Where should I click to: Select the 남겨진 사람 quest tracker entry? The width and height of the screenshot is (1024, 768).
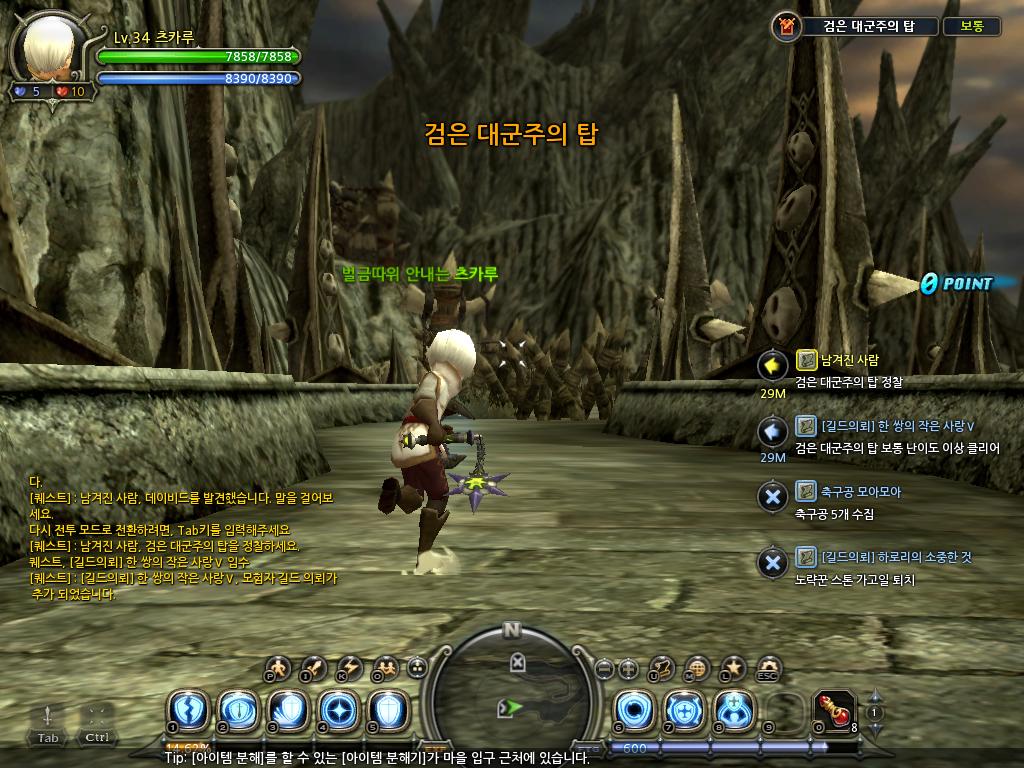pyautogui.click(x=836, y=361)
